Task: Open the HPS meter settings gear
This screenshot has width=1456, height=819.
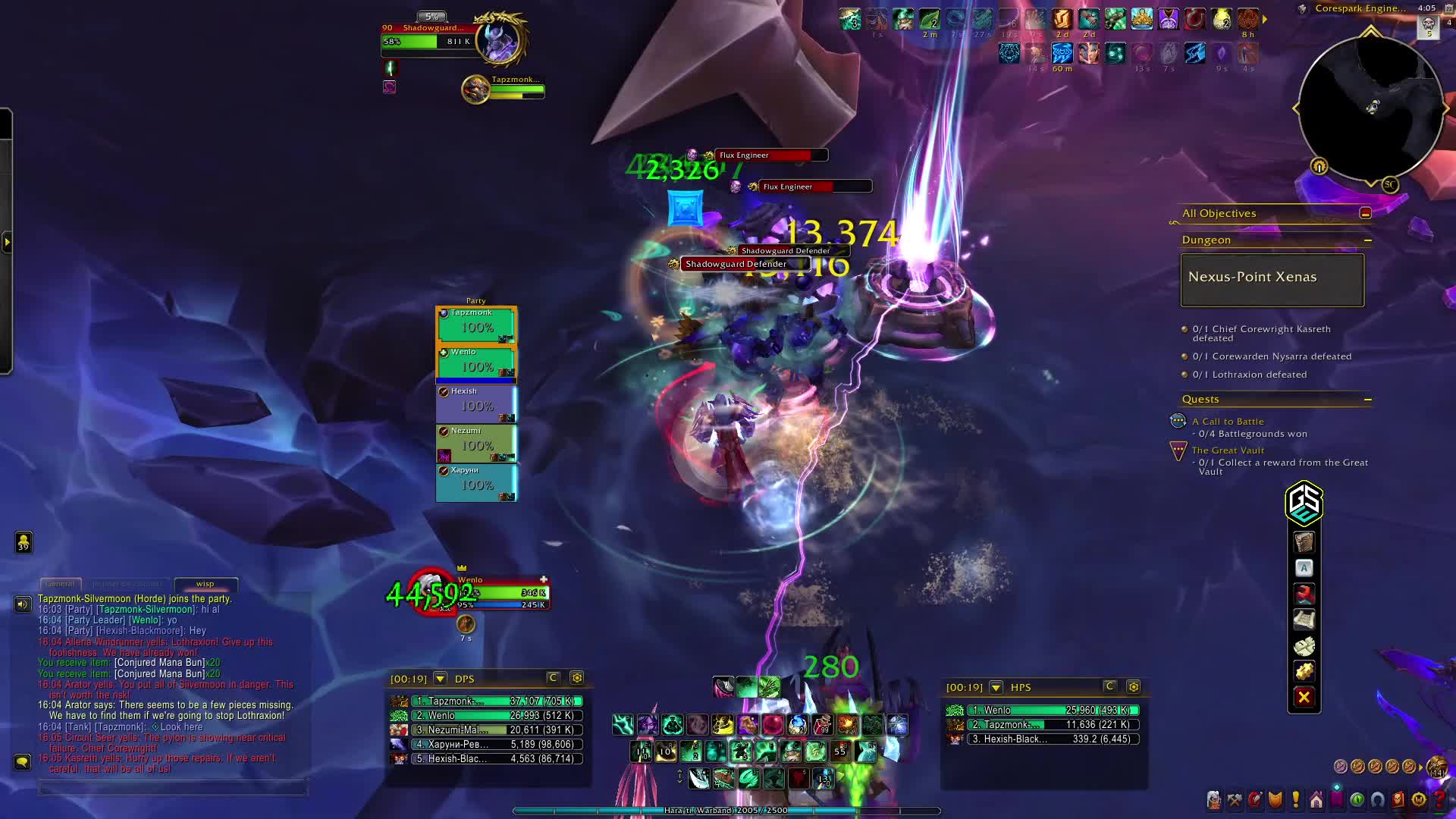Action: coord(1133,687)
